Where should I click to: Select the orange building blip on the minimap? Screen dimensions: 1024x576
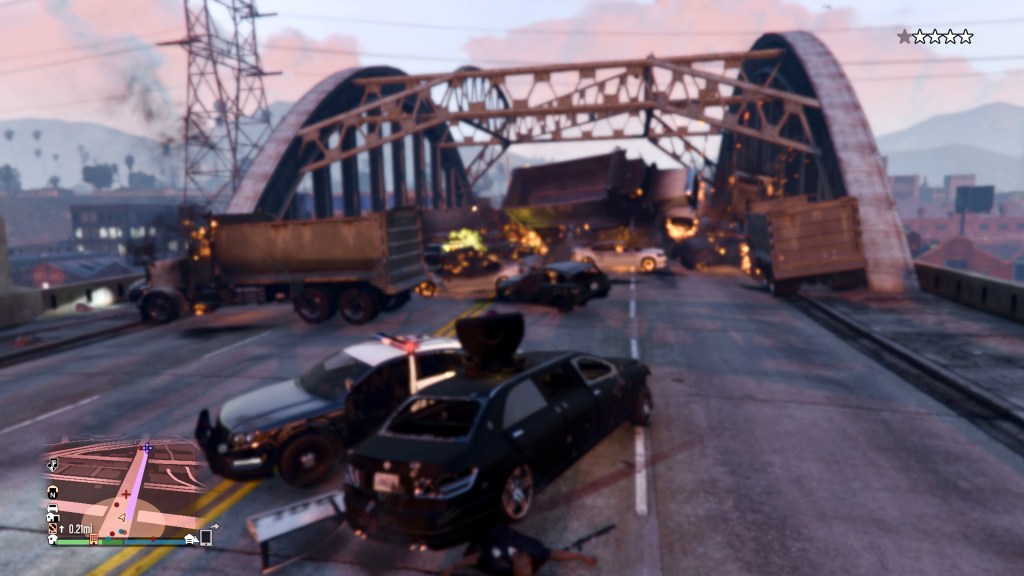point(94,538)
